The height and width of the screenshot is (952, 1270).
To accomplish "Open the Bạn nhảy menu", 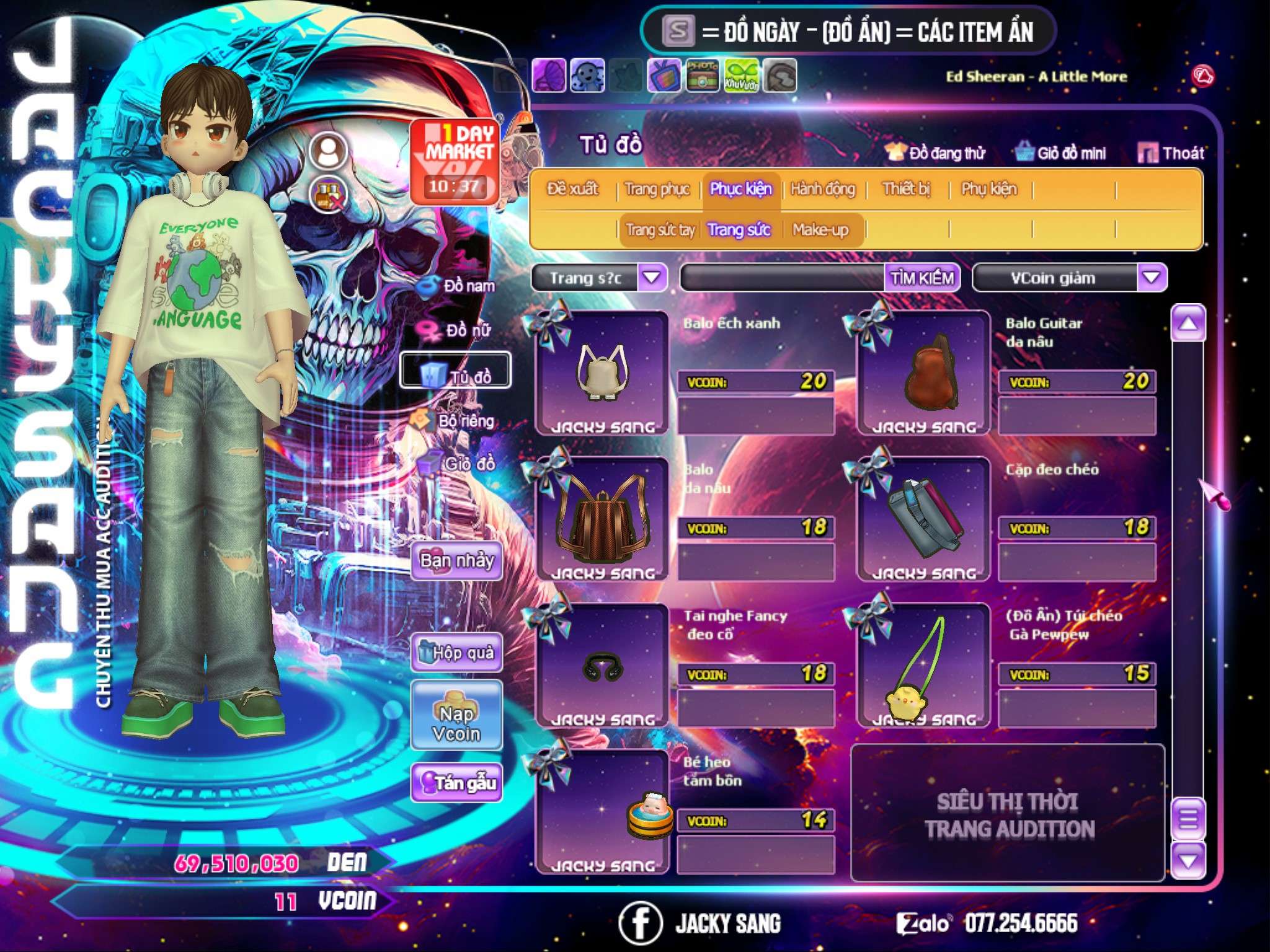I will [x=456, y=561].
